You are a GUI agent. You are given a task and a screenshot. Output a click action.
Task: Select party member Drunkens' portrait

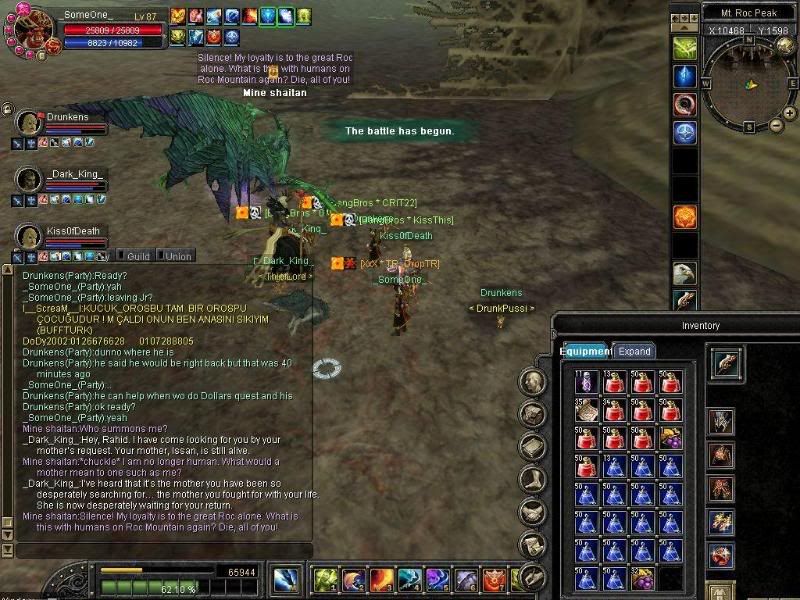30,122
